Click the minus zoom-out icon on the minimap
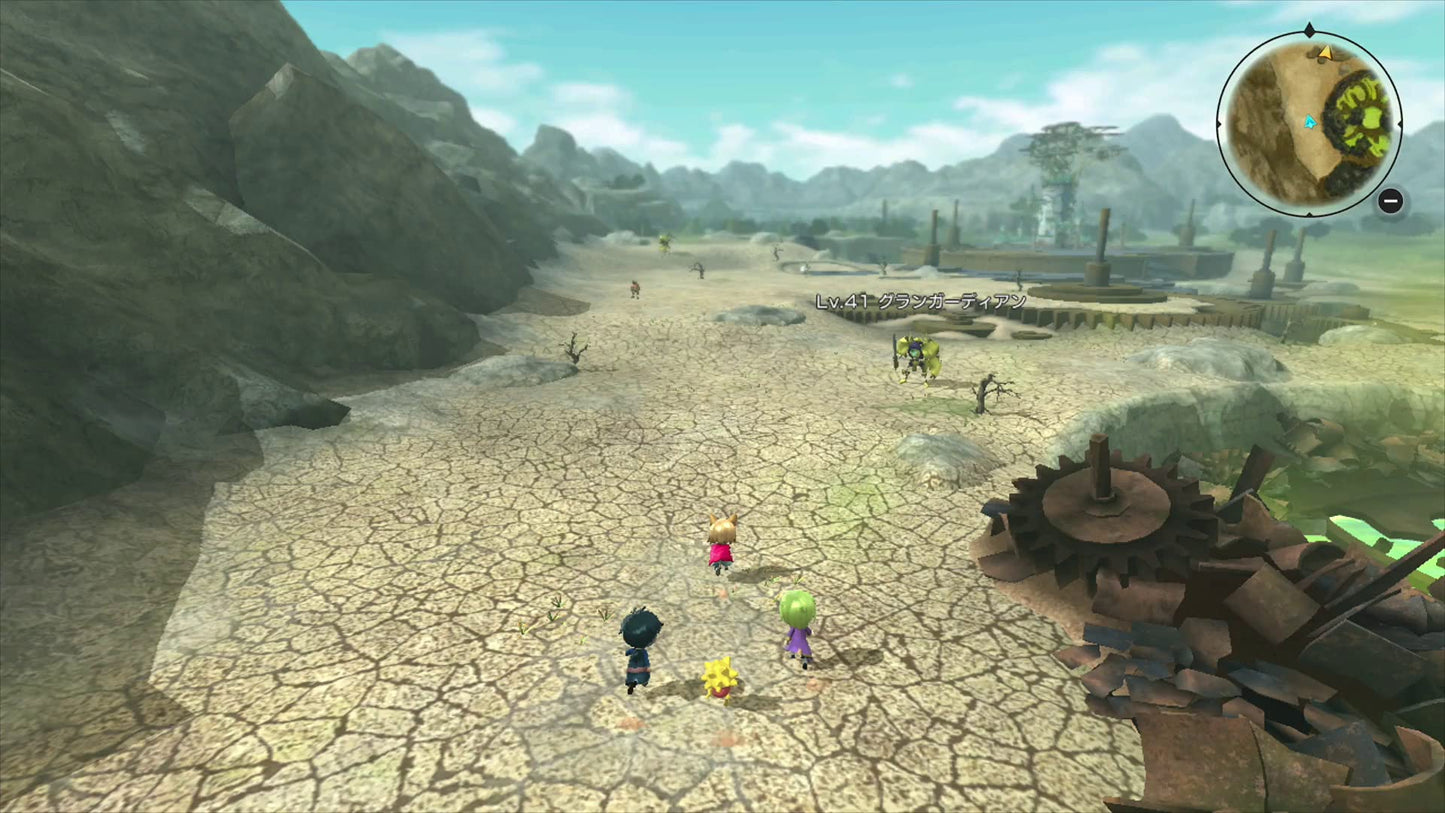This screenshot has width=1445, height=813. click(x=1391, y=201)
